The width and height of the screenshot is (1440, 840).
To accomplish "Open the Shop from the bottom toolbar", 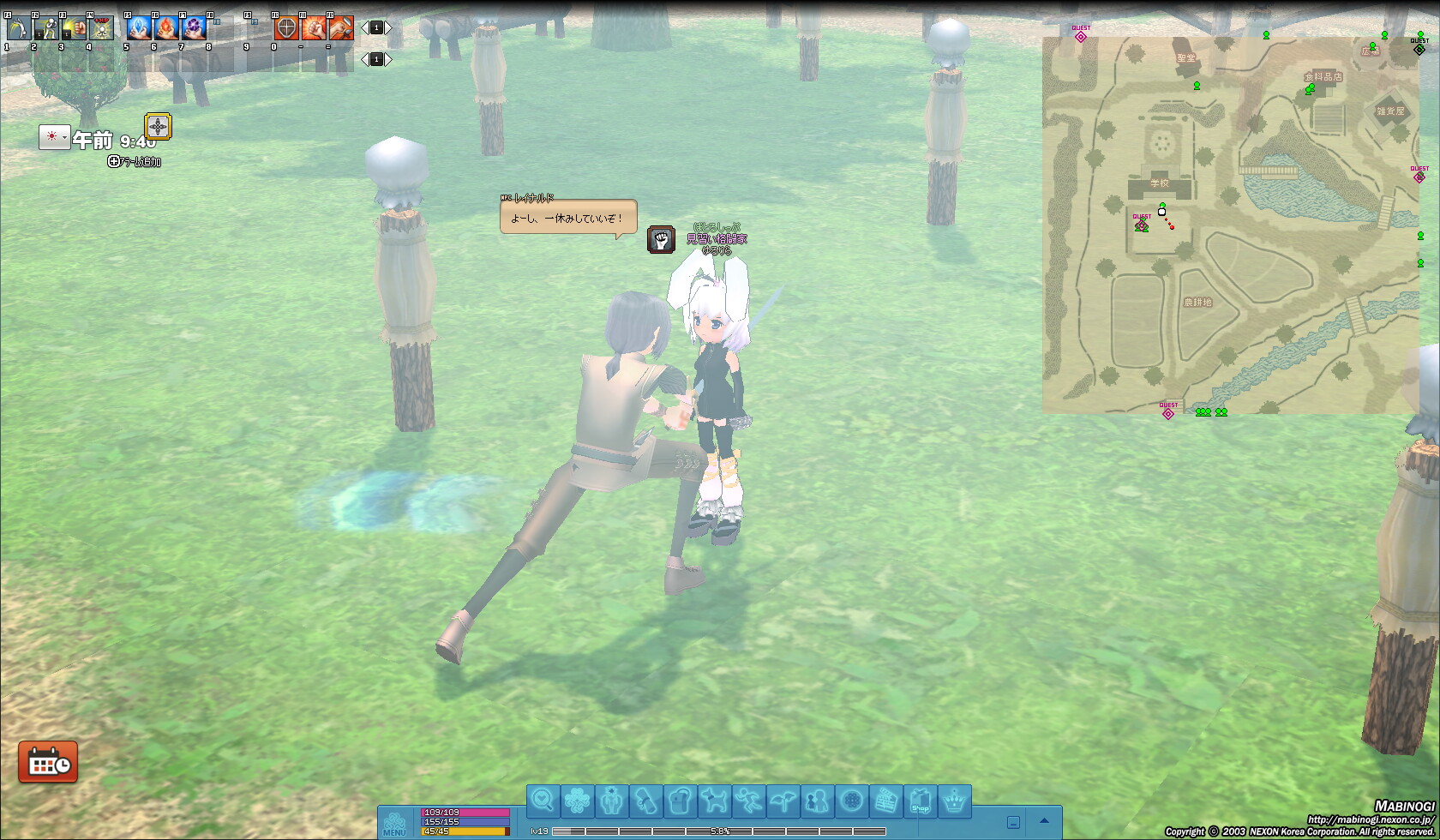I will coord(921,801).
